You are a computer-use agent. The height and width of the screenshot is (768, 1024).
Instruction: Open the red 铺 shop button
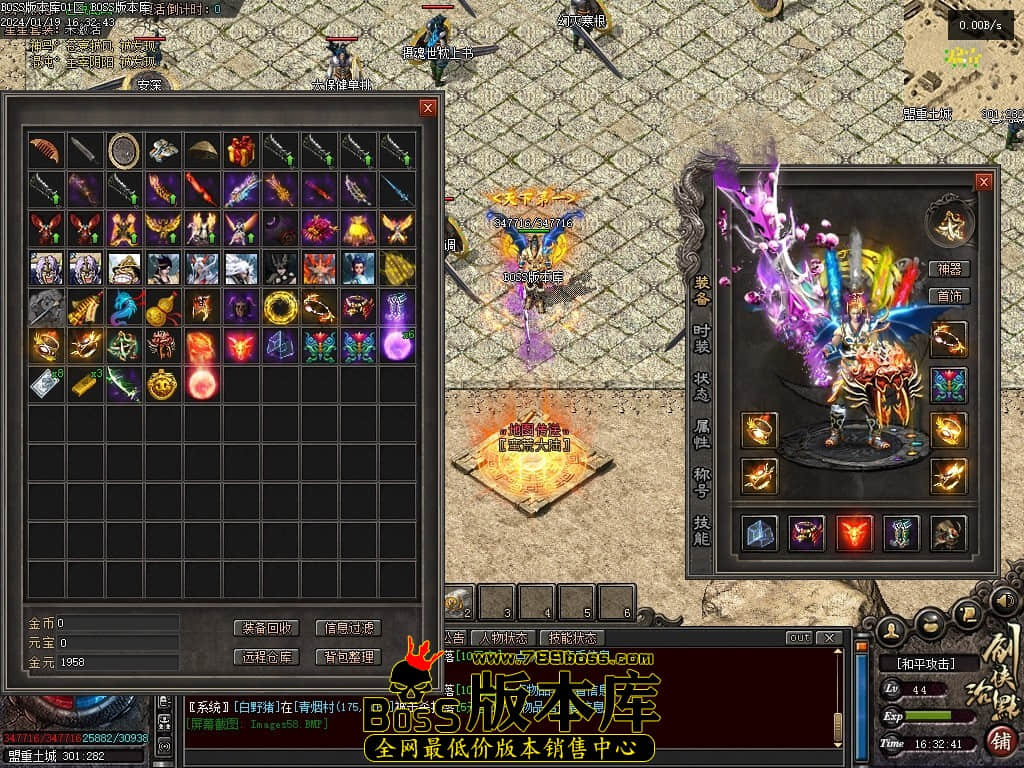999,741
